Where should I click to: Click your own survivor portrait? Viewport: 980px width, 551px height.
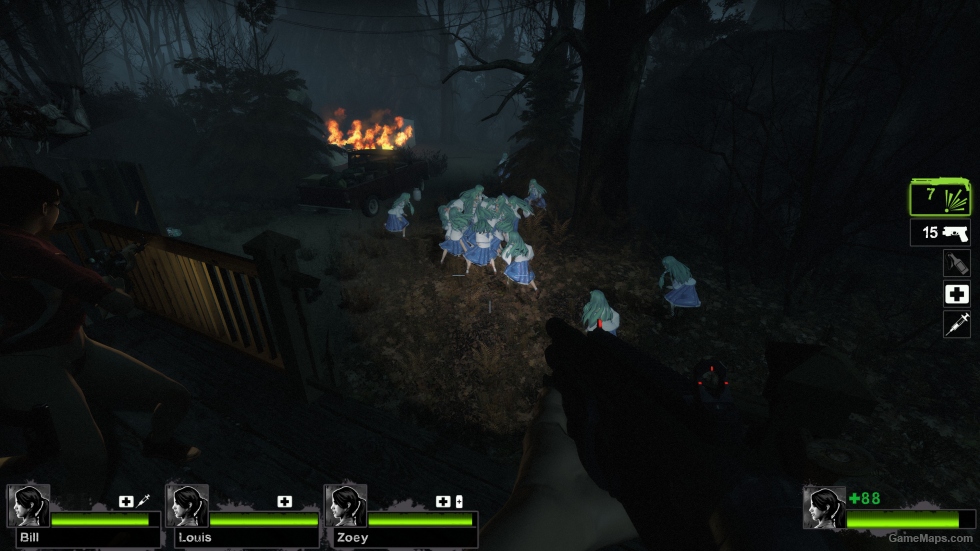(x=825, y=507)
